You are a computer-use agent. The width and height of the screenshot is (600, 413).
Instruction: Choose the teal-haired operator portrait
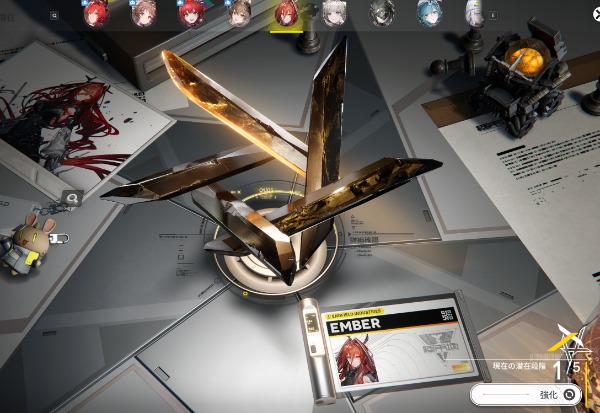(x=428, y=13)
